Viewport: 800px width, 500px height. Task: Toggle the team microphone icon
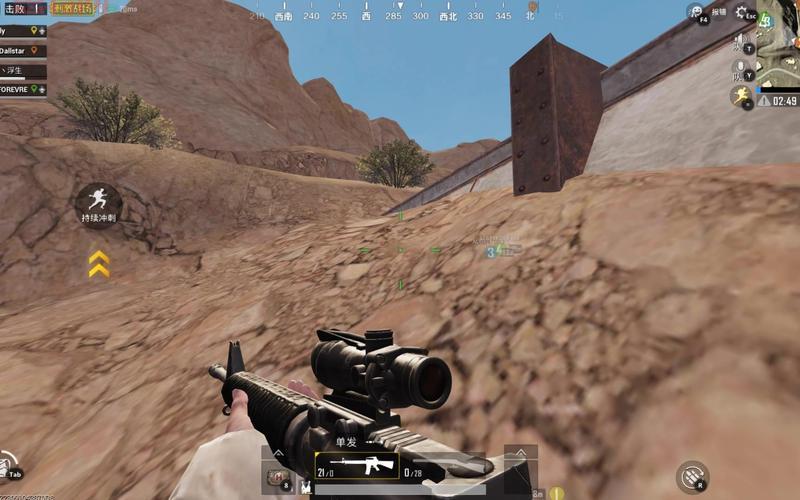click(x=742, y=70)
